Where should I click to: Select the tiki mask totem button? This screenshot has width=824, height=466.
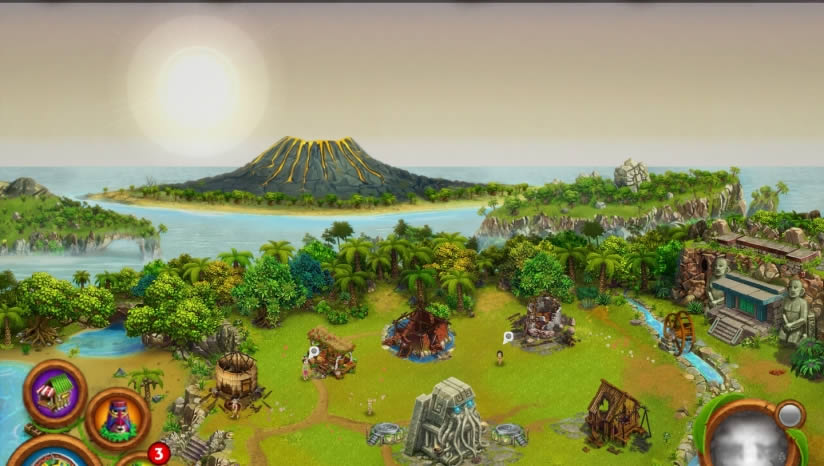point(117,417)
